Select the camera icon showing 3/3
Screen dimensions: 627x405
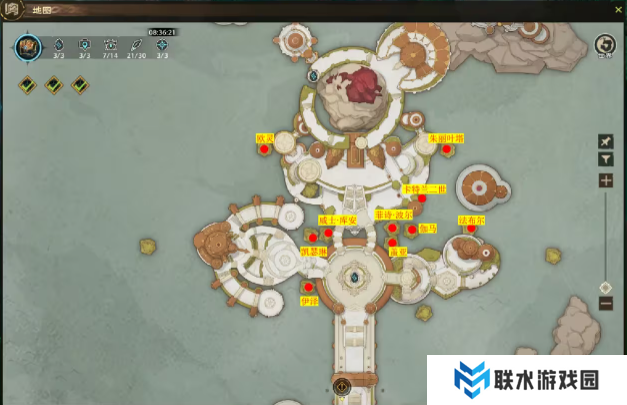point(84,45)
